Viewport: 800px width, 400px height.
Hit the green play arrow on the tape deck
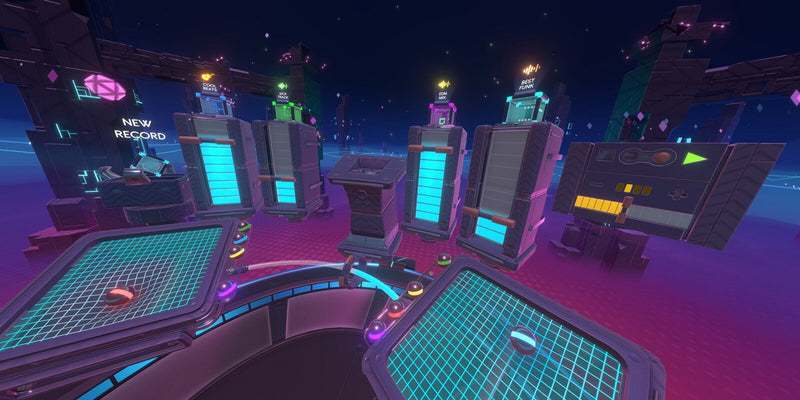point(694,157)
